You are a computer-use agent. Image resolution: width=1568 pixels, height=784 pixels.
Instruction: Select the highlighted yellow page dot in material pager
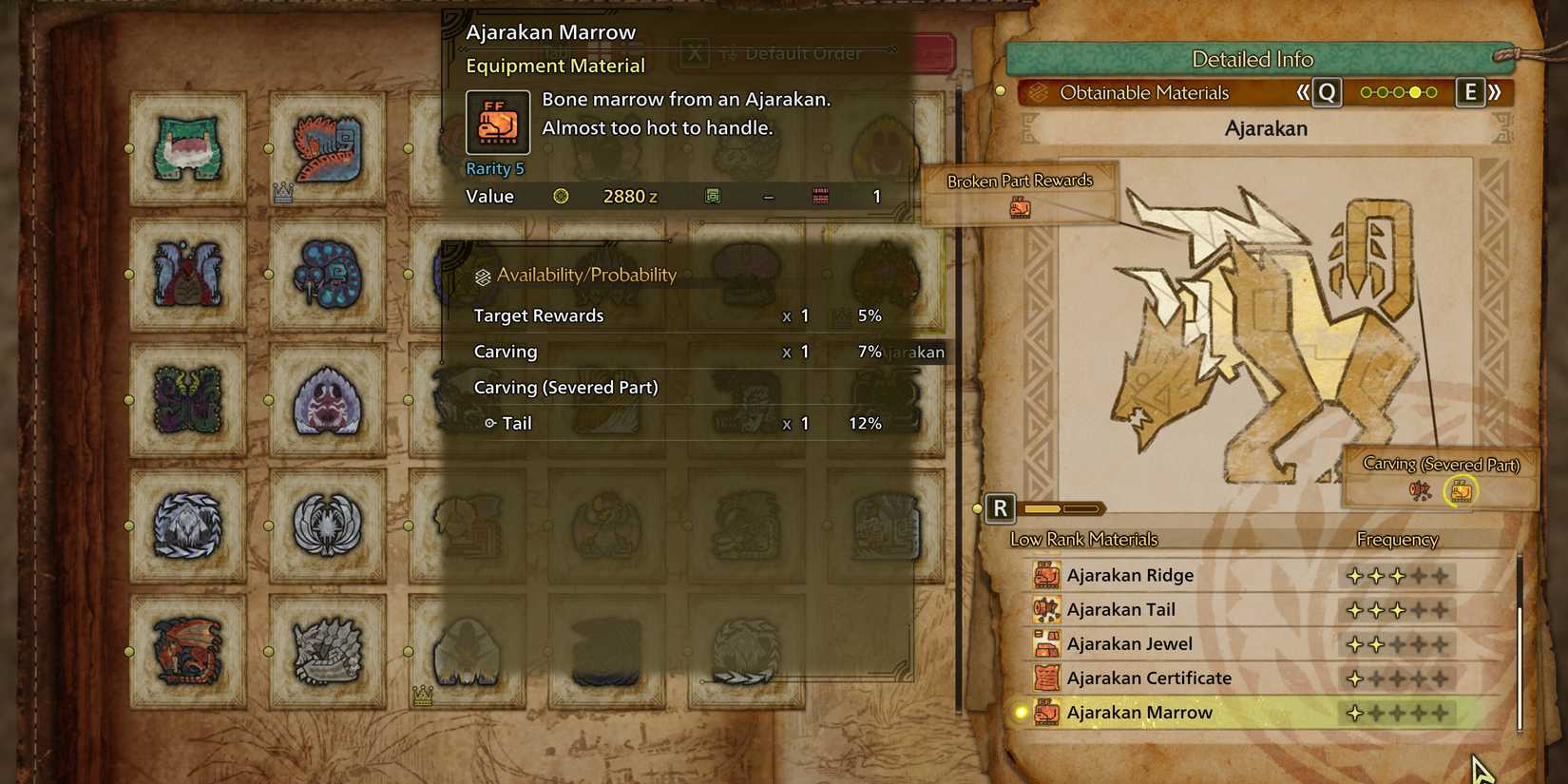1414,92
